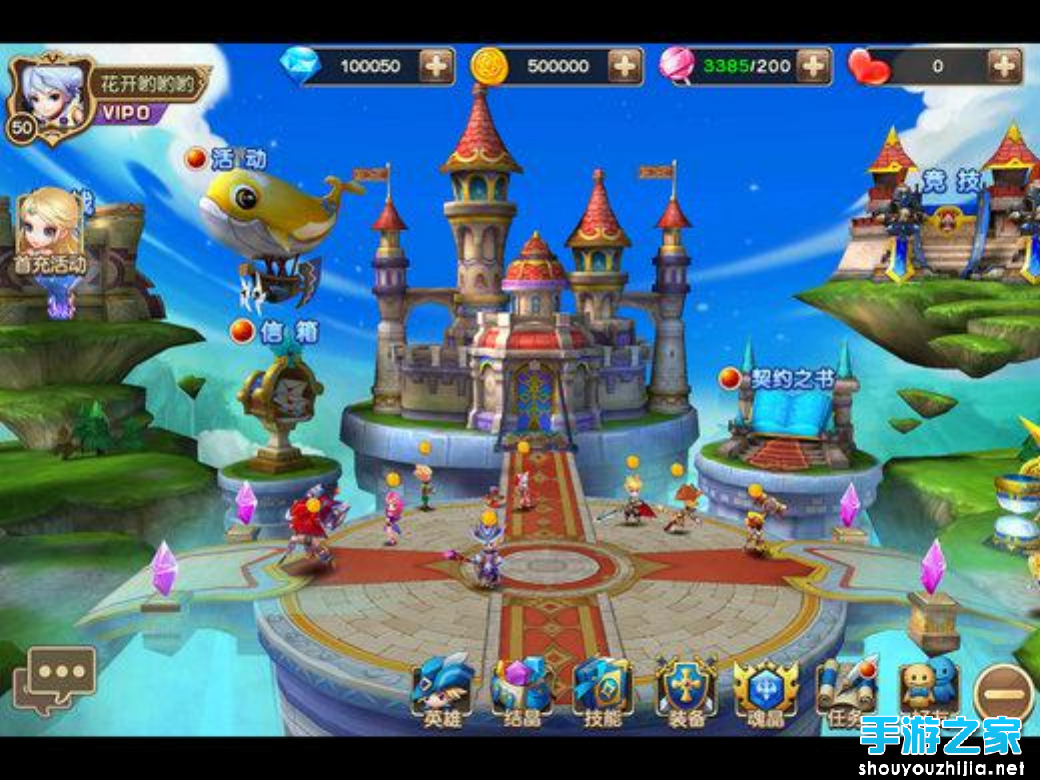Open the 结晶 crystal menu
The height and width of the screenshot is (780, 1040).
521,688
